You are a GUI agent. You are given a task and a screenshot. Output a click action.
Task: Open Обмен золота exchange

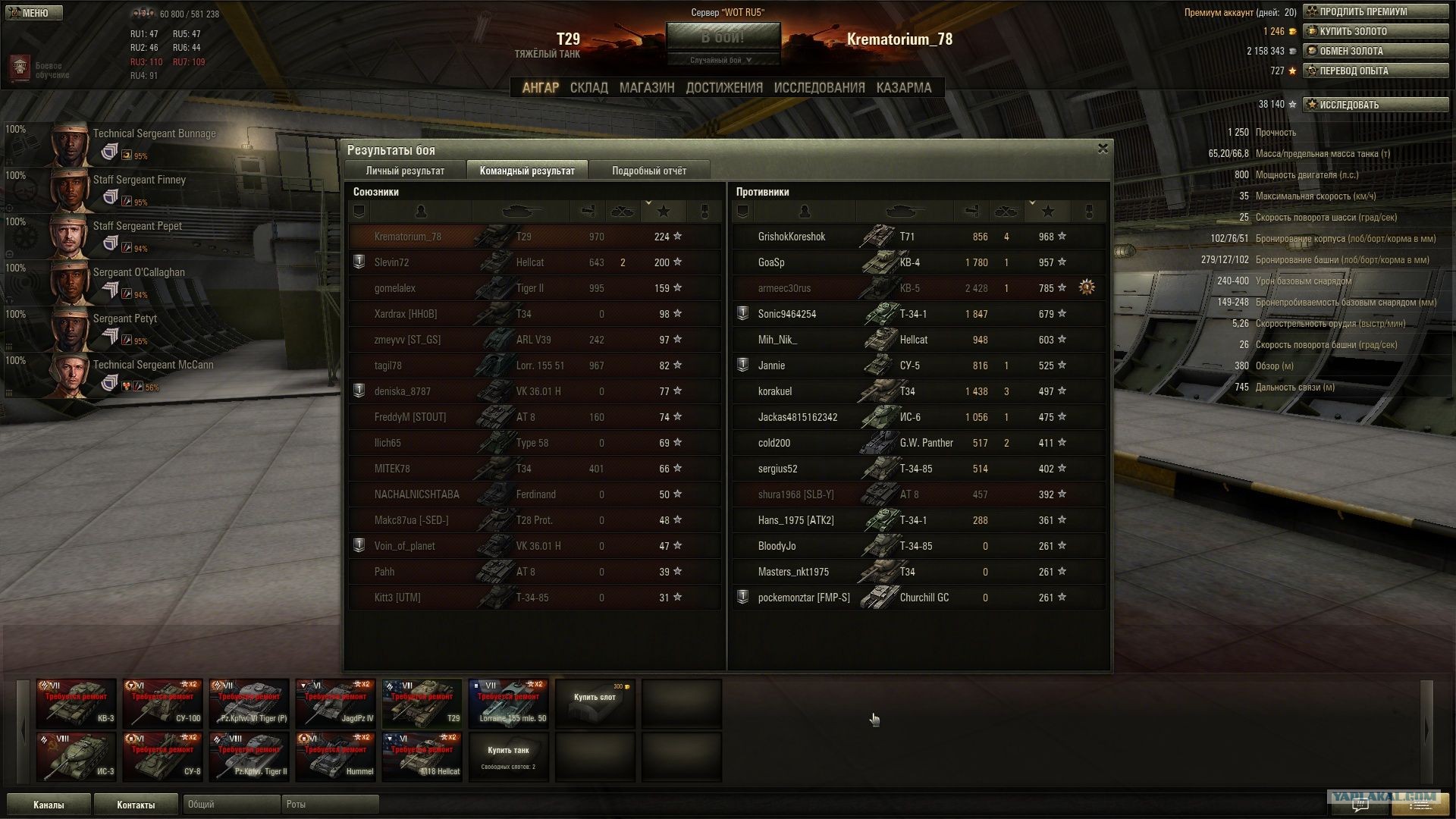(x=1375, y=51)
